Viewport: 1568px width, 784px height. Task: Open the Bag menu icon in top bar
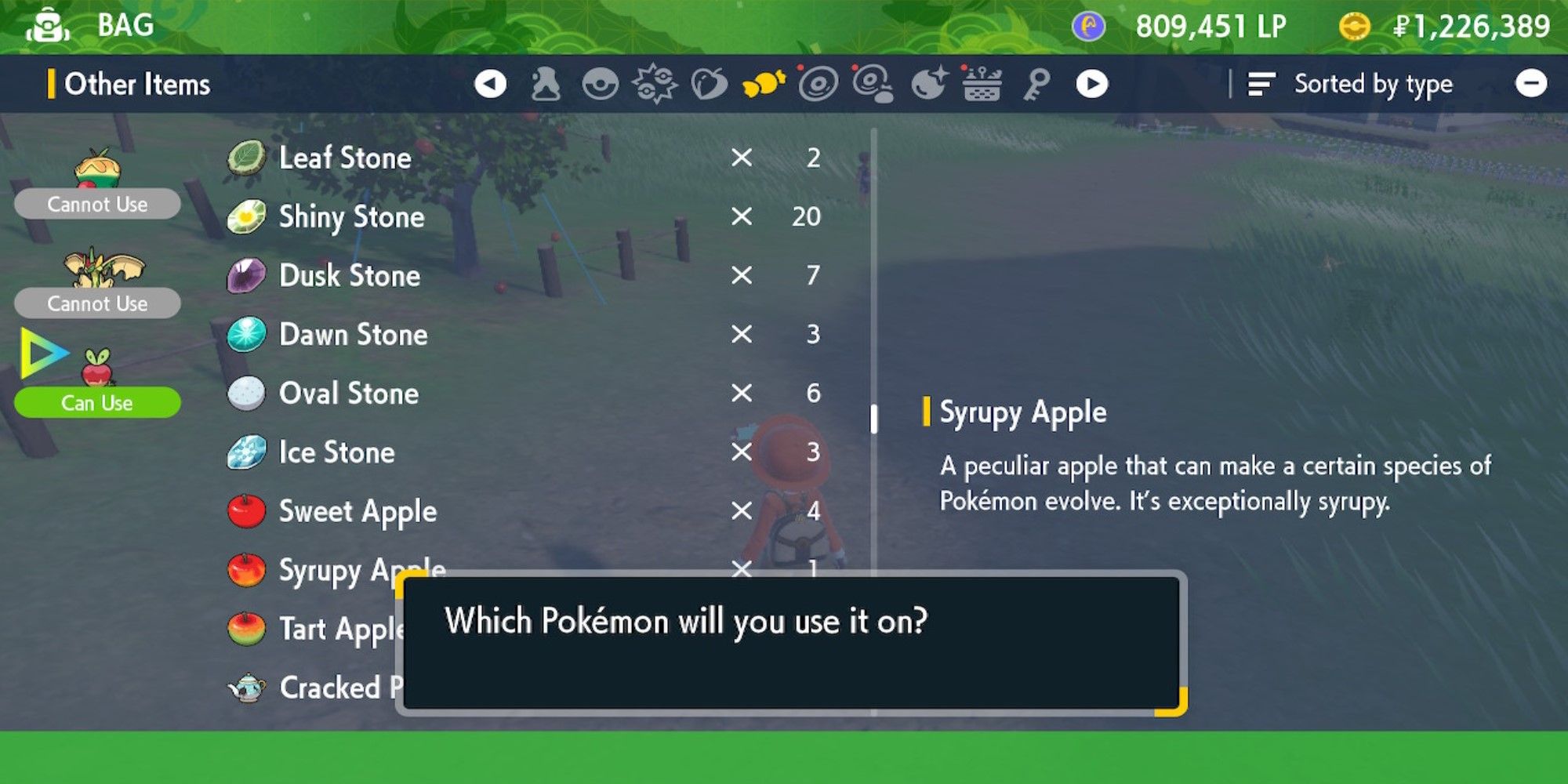pyautogui.click(x=47, y=24)
